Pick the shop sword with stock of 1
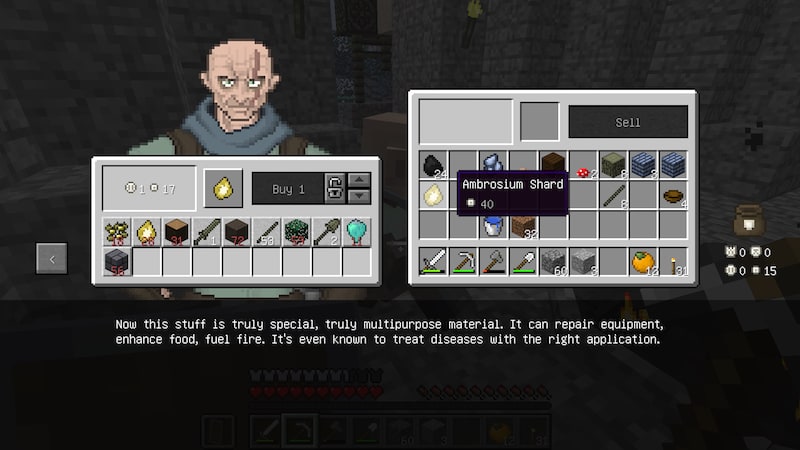The width and height of the screenshot is (800, 450). [x=207, y=232]
